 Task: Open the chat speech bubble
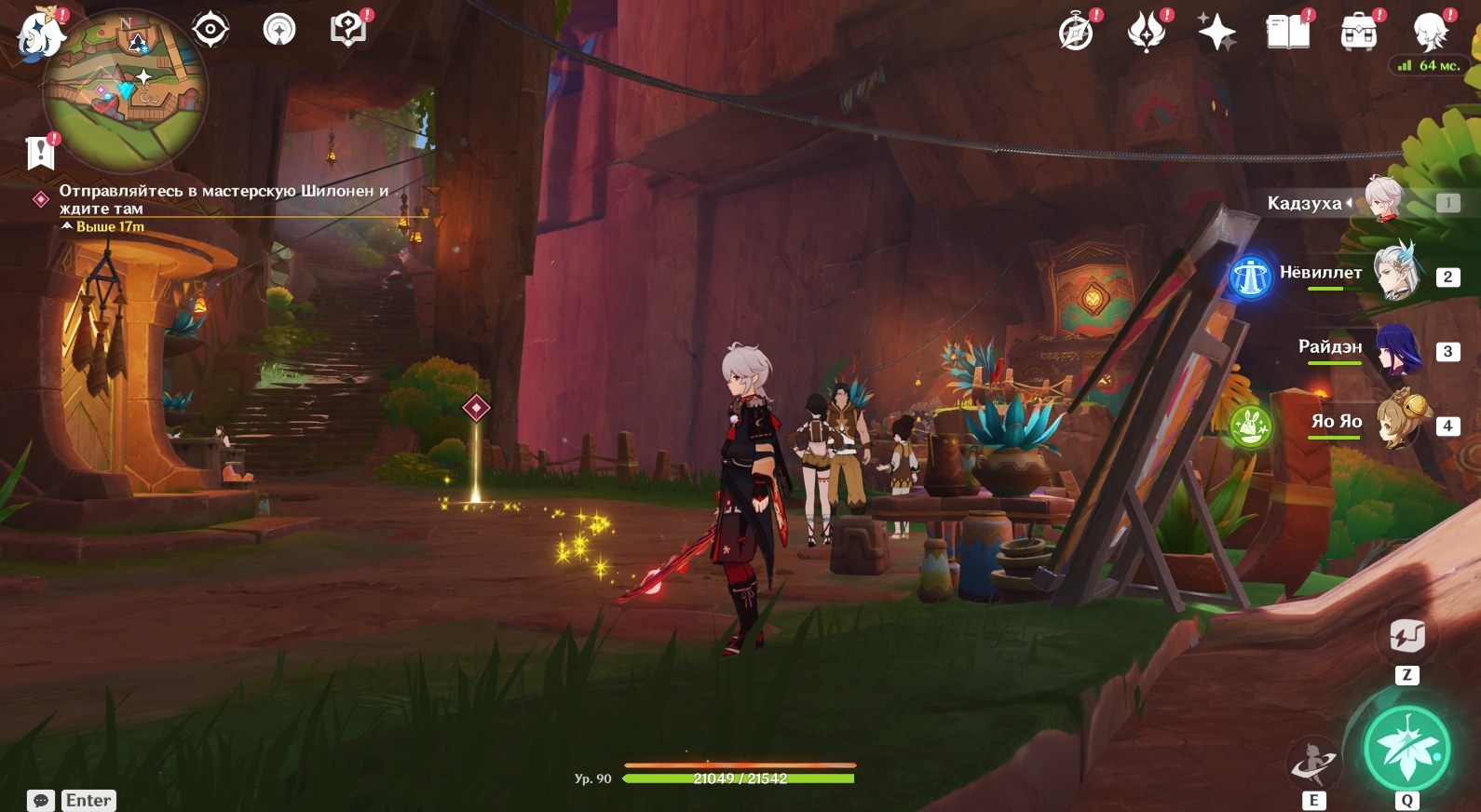tap(41, 801)
